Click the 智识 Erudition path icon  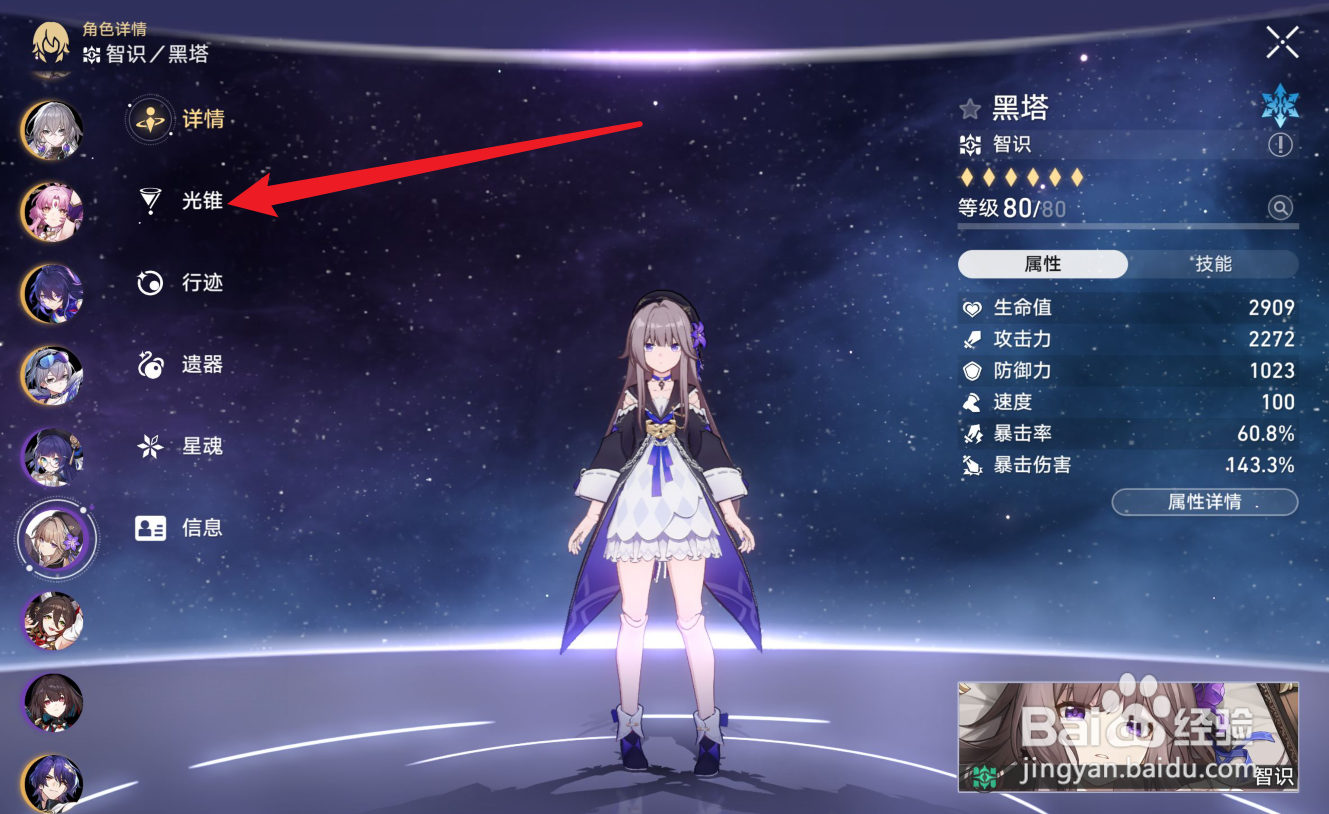coord(969,145)
